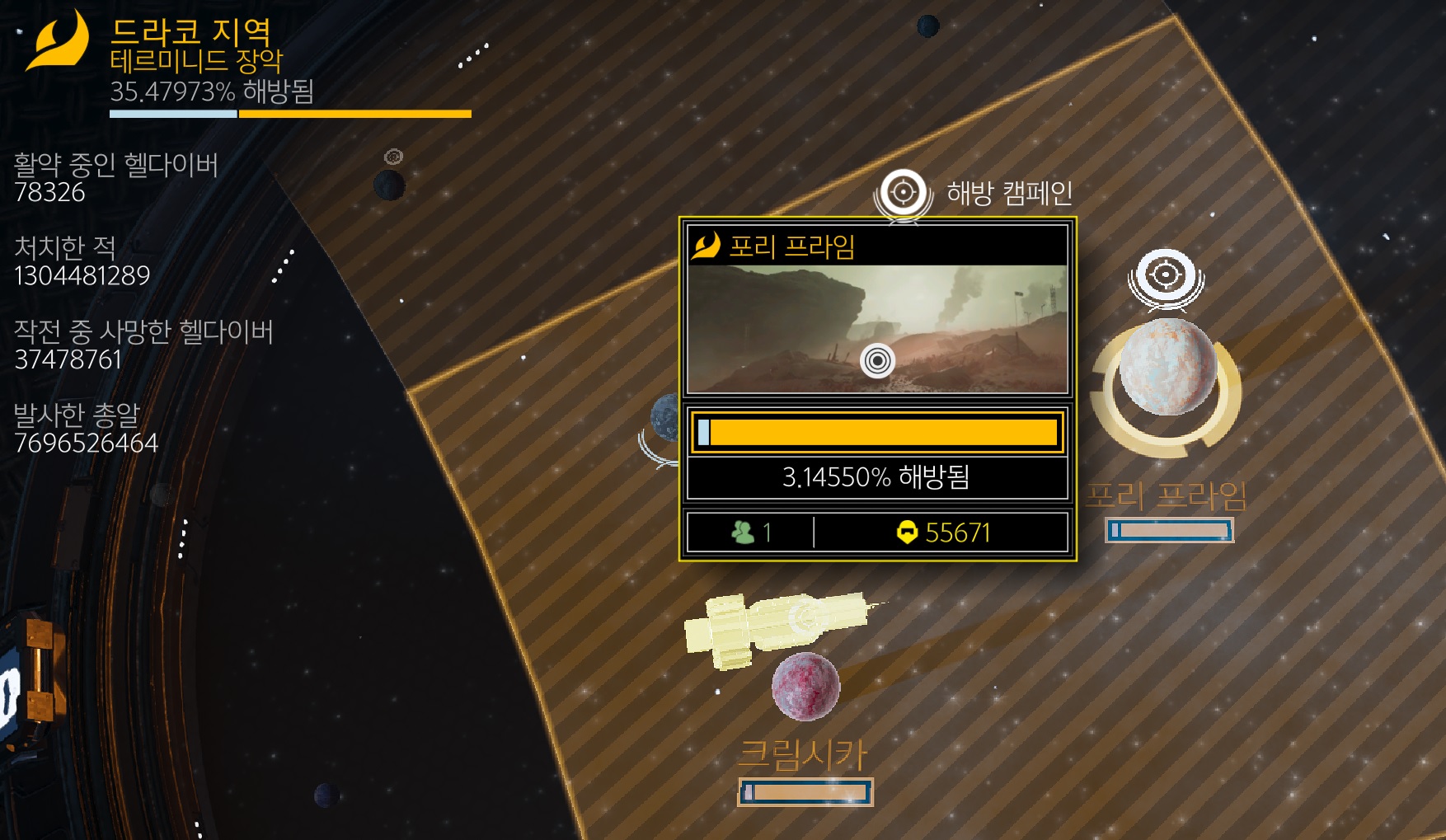Select the 포리 프라임 planet on the map
This screenshot has height=840, width=1446.
(1167, 368)
